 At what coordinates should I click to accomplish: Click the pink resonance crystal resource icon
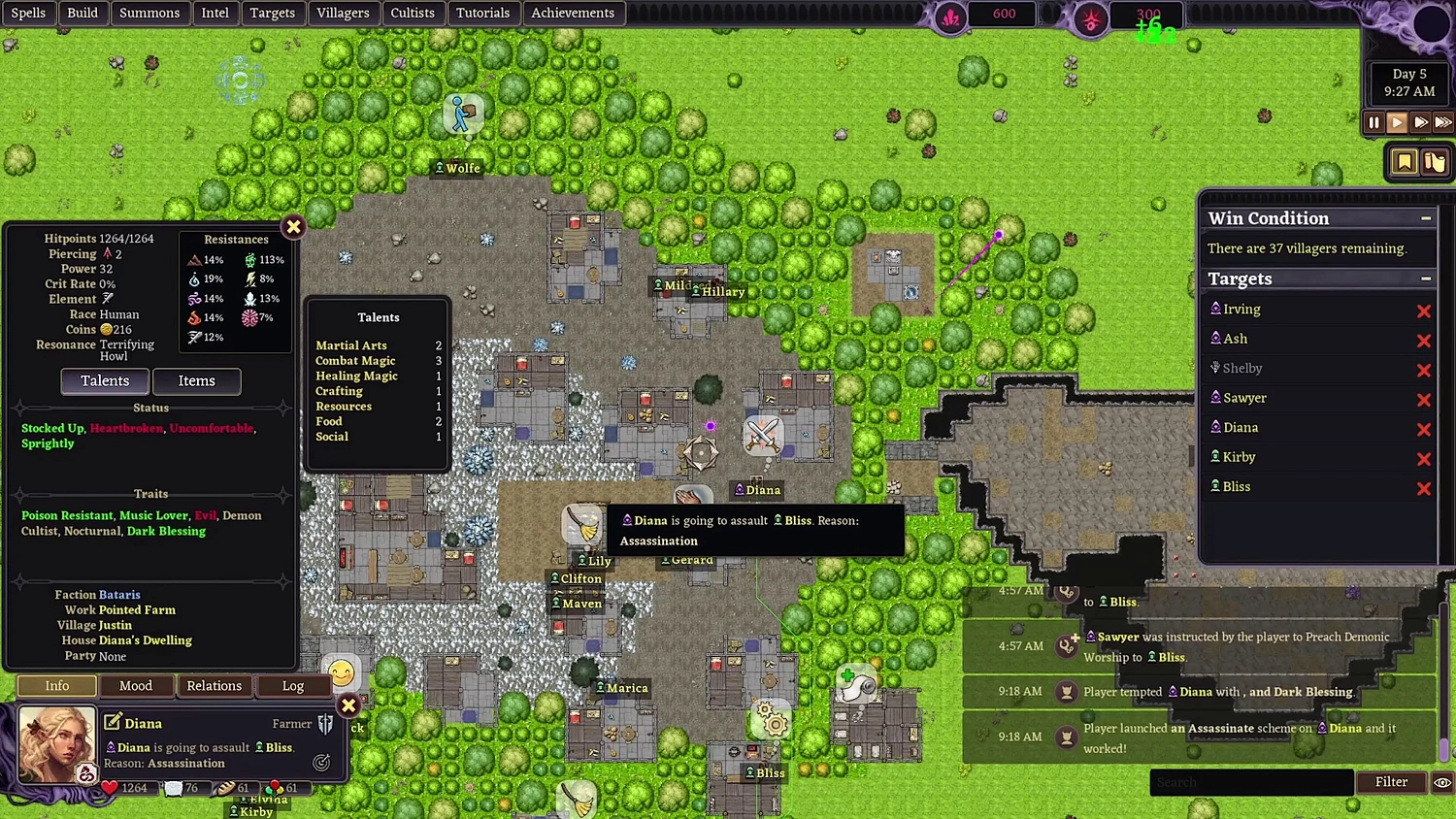949,17
